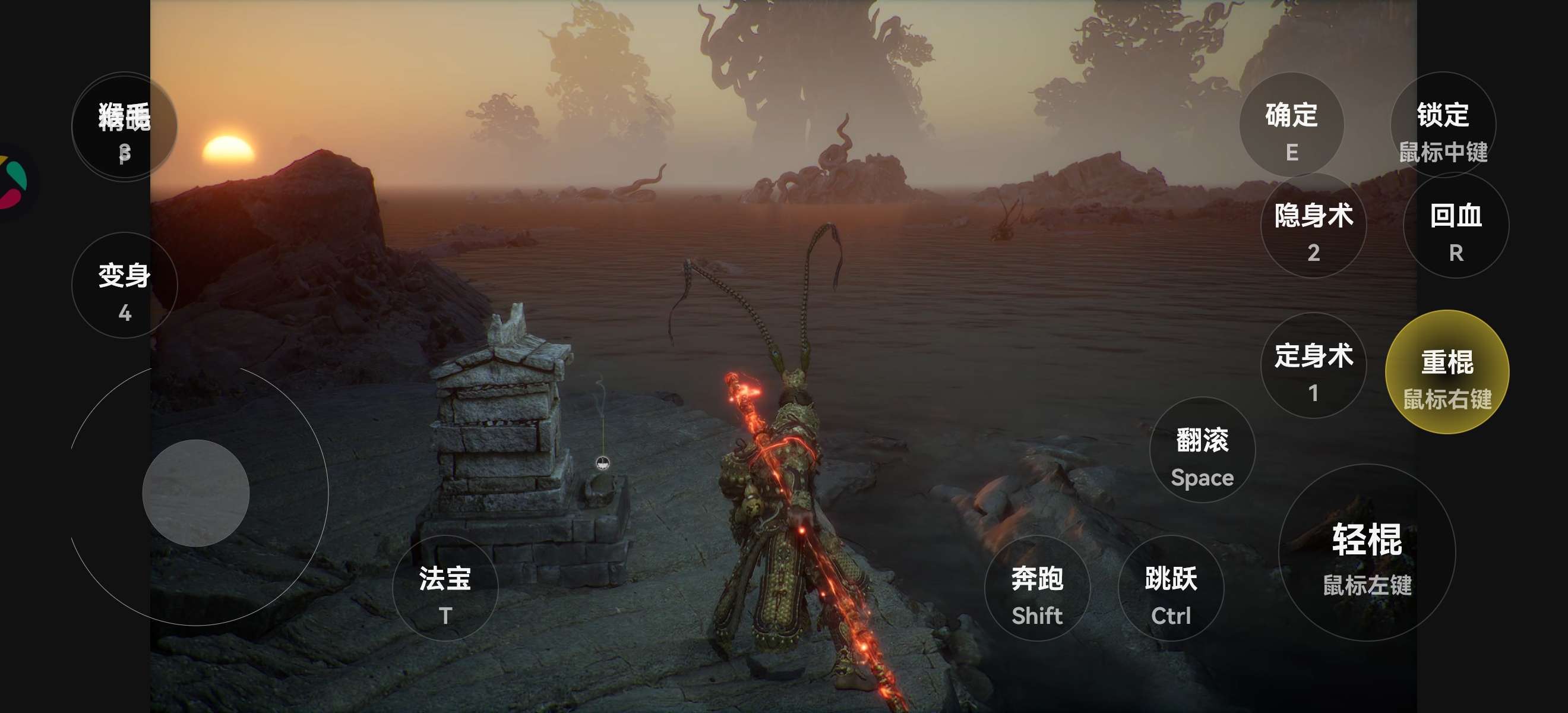
Task: Cast the 定身术 immobilize spell
Action: point(1313,366)
